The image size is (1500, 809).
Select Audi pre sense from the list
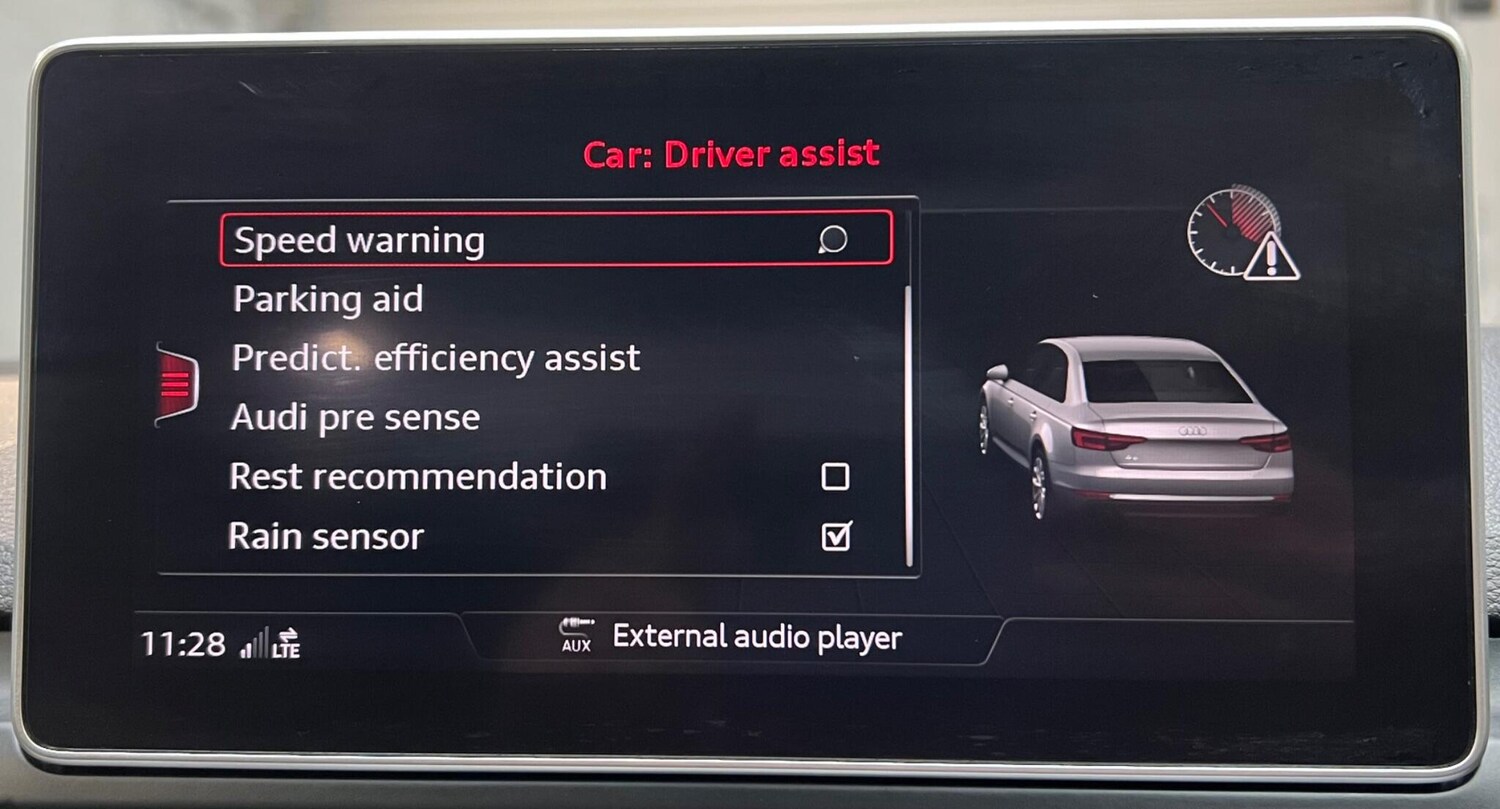coord(355,417)
